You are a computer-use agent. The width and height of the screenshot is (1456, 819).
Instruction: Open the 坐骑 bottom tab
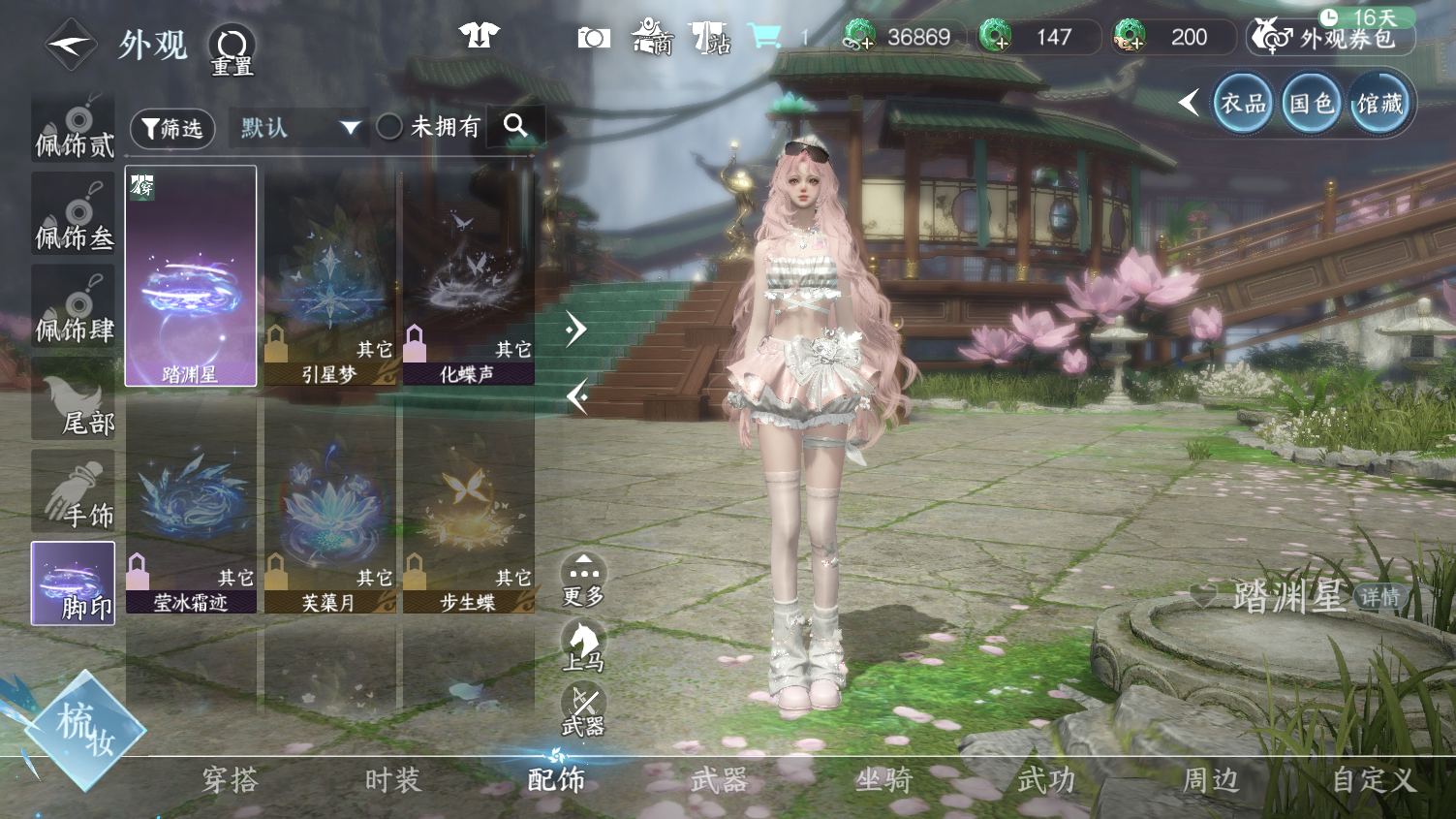(x=883, y=780)
